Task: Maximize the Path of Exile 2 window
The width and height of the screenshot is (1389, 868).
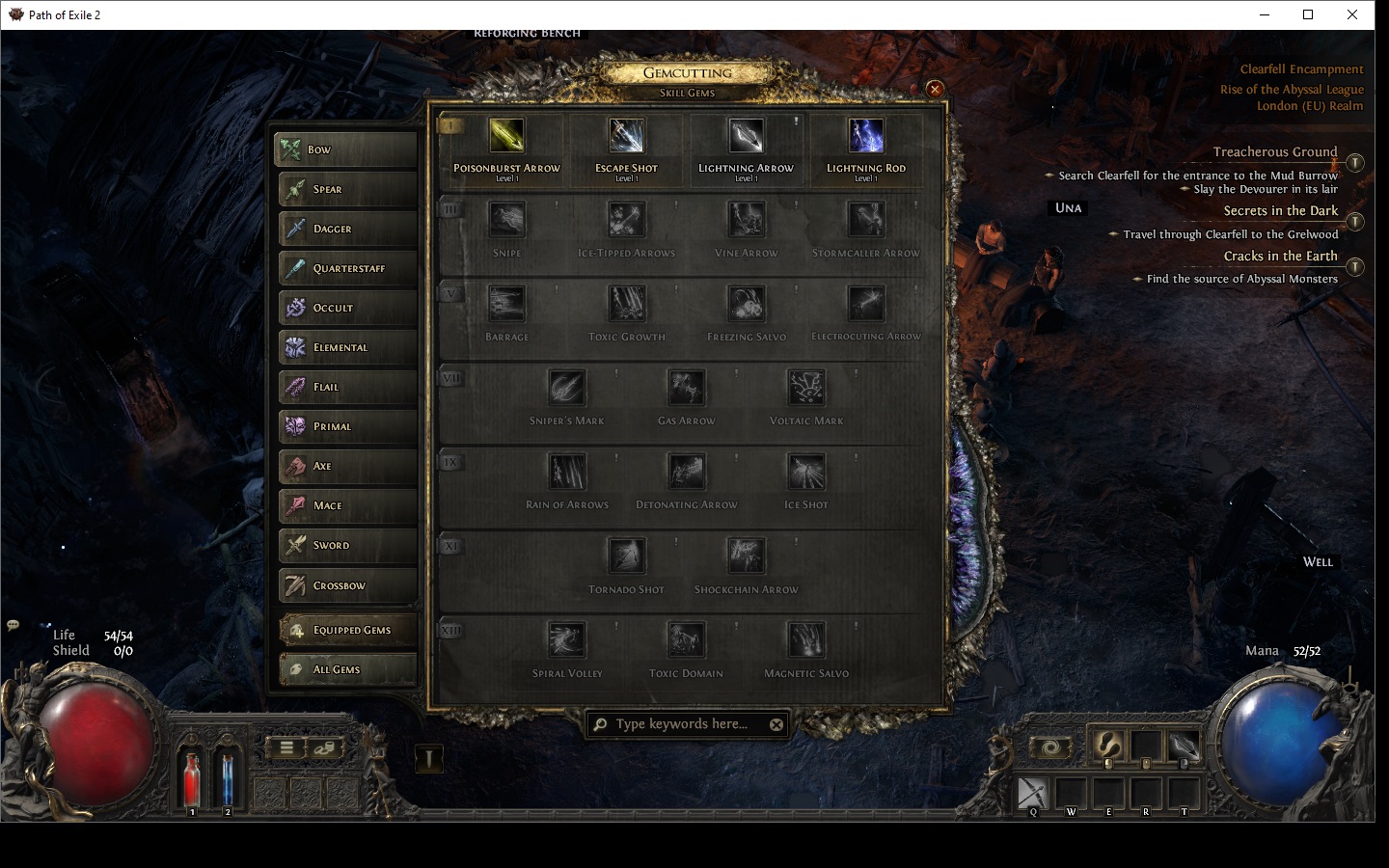Action: [x=1308, y=14]
